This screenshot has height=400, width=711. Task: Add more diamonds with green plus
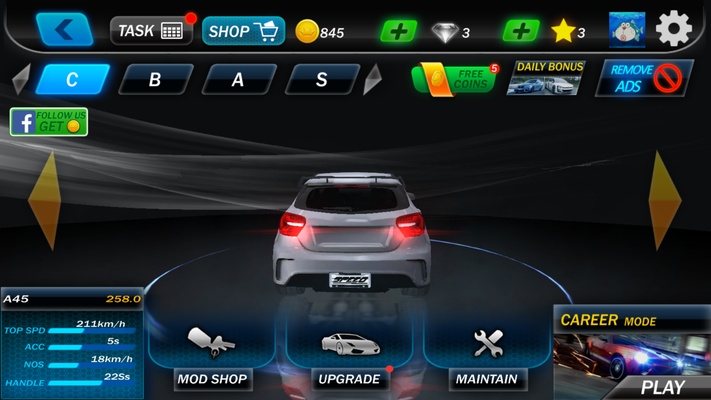click(x=399, y=31)
